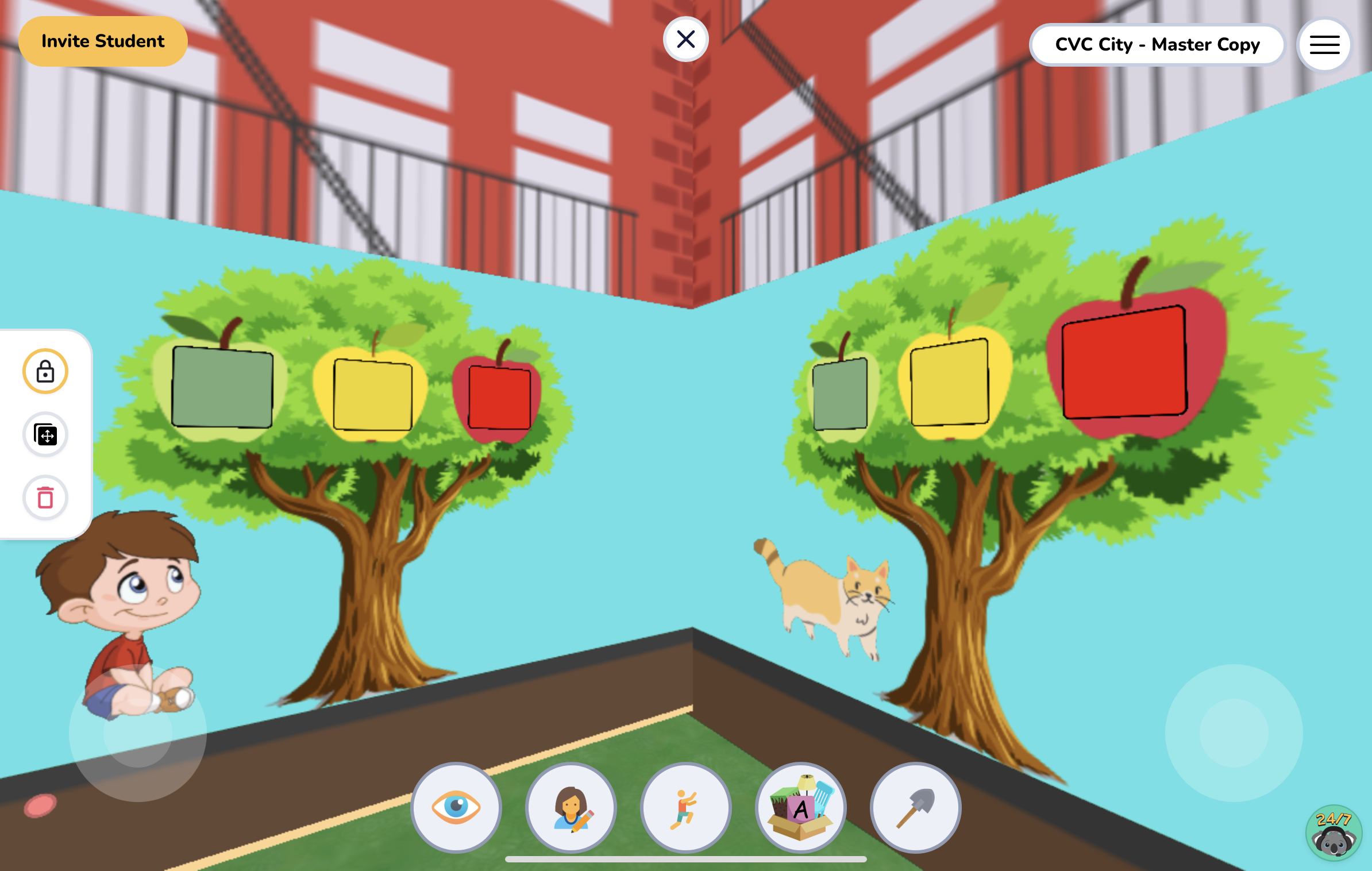Close the scene with the X button
This screenshot has height=871, width=1372.
click(x=686, y=38)
